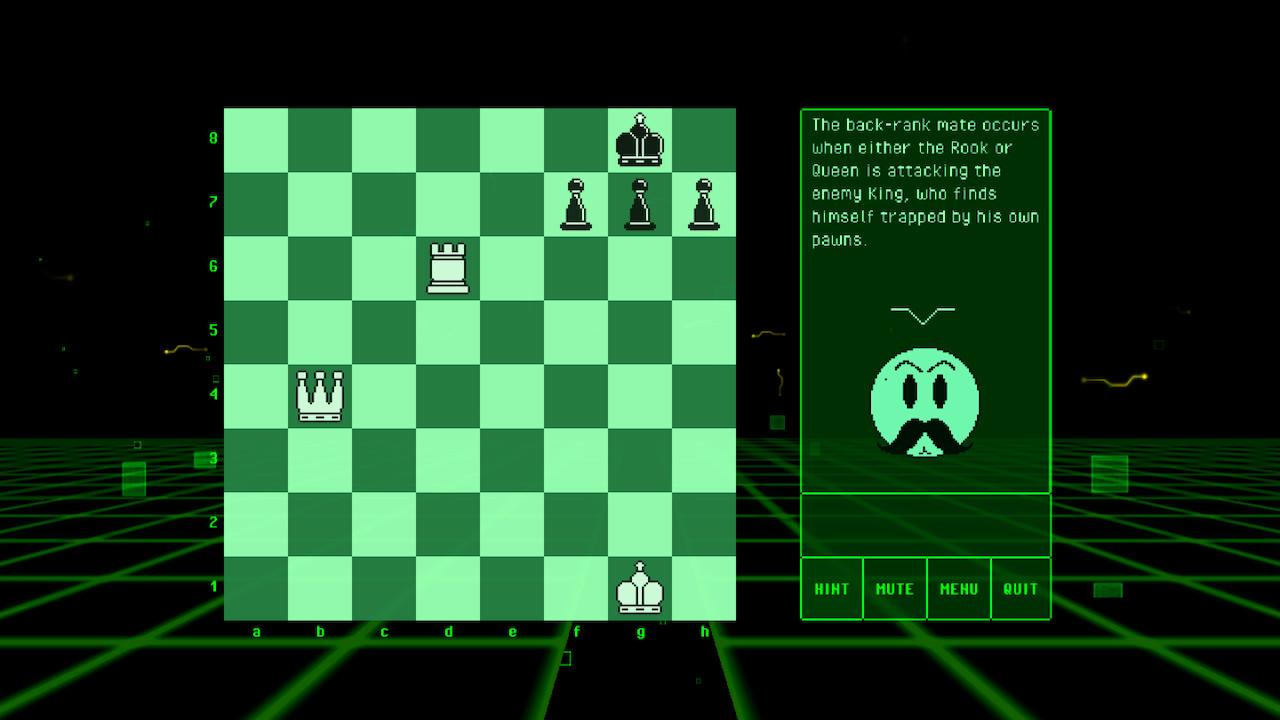Mute the game sound
This screenshot has width=1280, height=720.
(x=894, y=589)
